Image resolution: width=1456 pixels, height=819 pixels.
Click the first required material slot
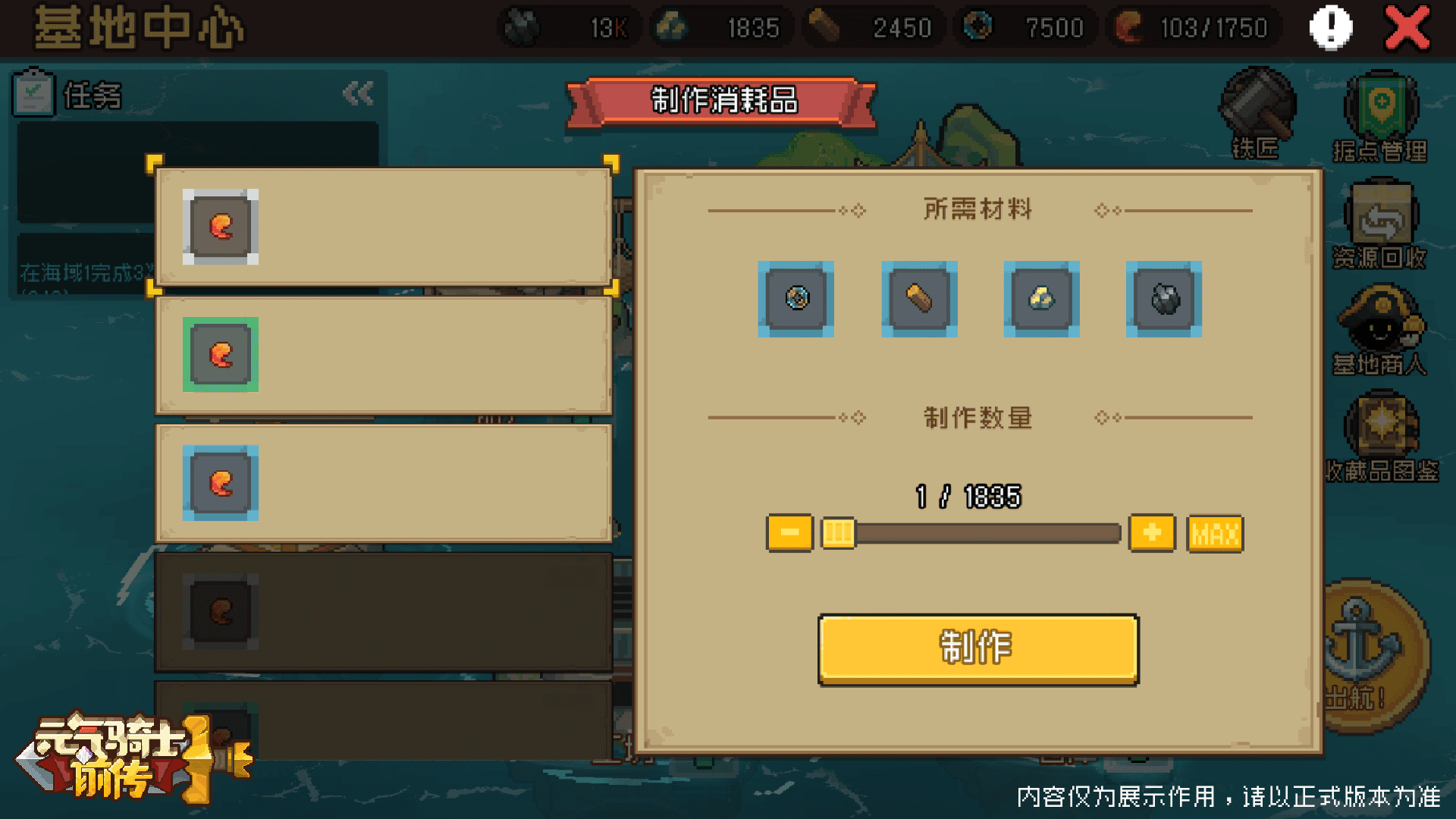click(796, 298)
